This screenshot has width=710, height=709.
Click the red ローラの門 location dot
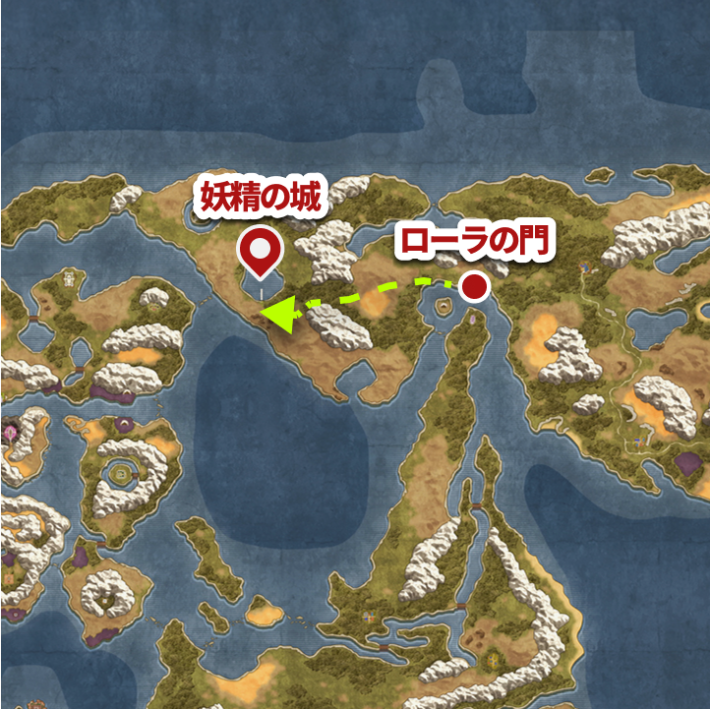point(477,288)
